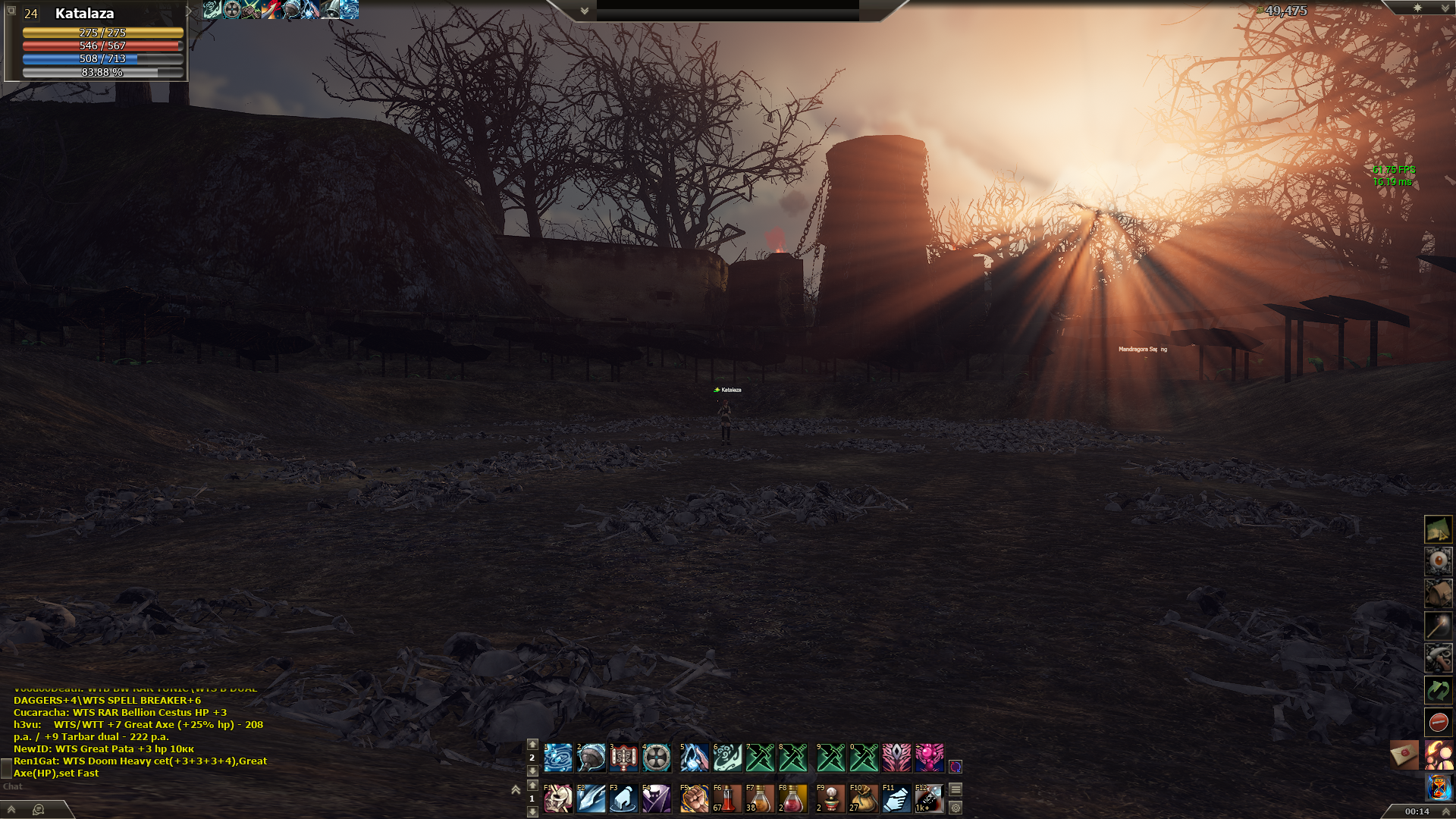1456x819 pixels.
Task: Open the map from the side menu
Action: point(1438,530)
